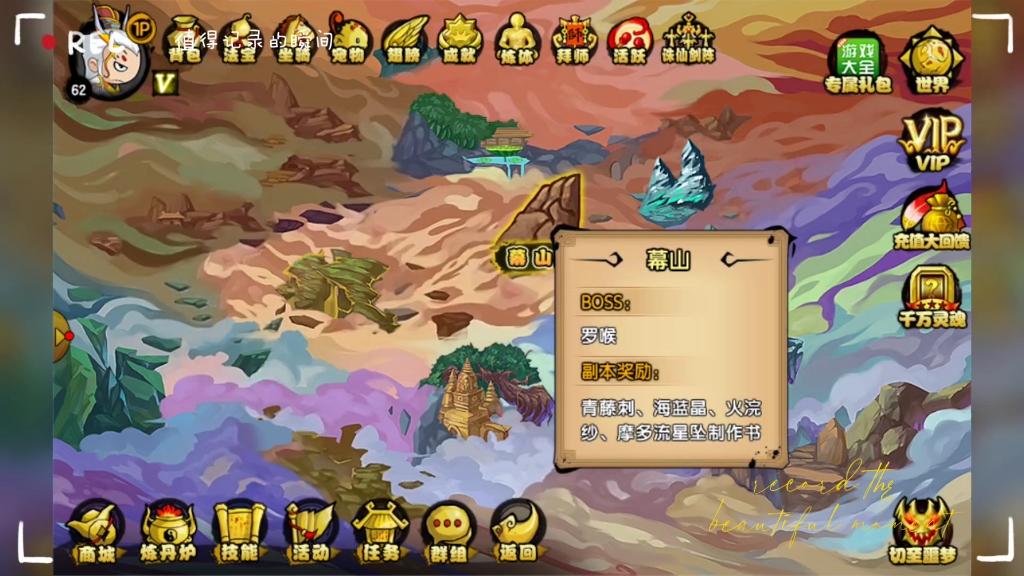Click the 返回 return button
Viewport: 1024px width, 576px height.
pyautogui.click(x=517, y=531)
